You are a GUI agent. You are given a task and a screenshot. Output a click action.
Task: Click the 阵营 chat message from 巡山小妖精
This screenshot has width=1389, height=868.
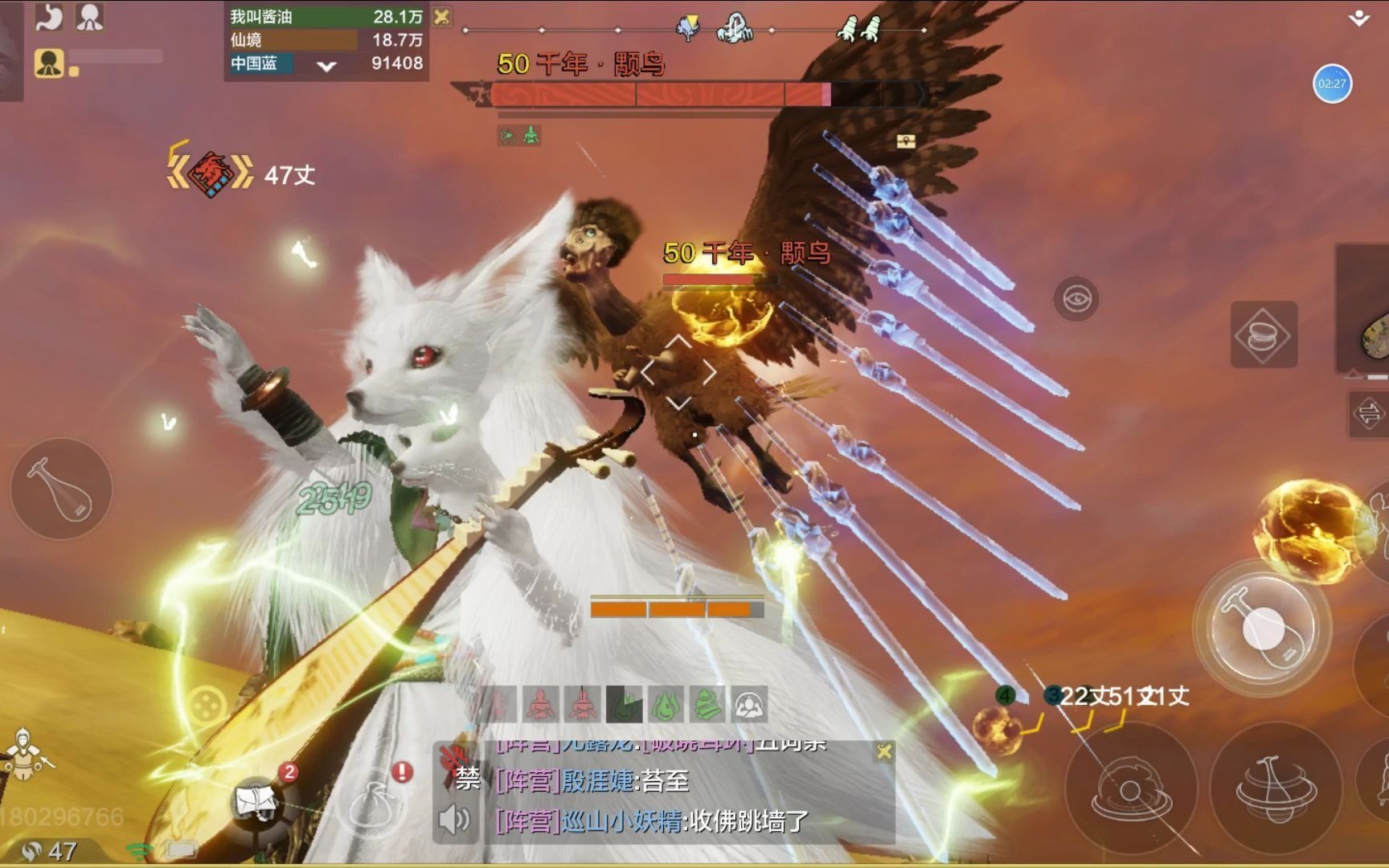pos(653,821)
